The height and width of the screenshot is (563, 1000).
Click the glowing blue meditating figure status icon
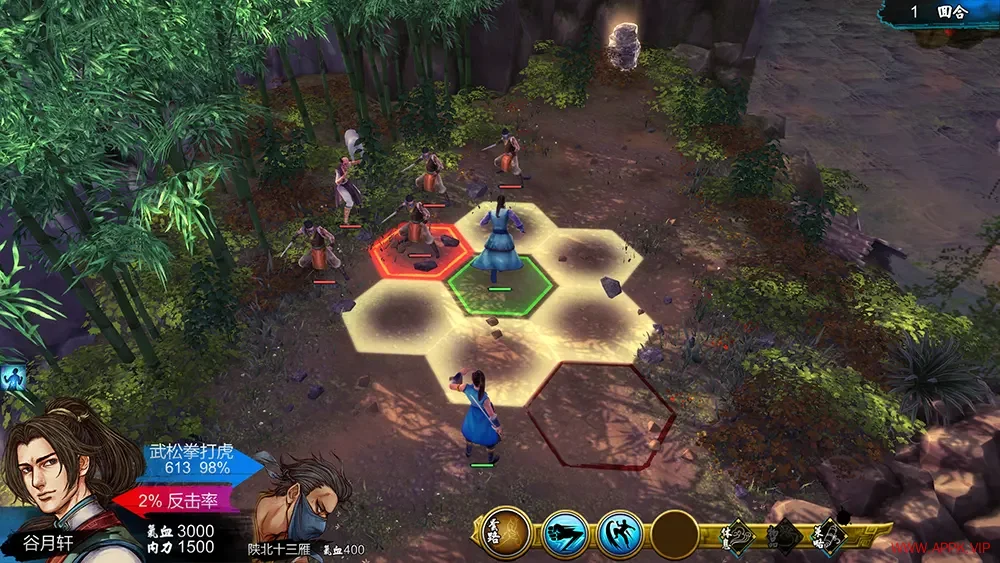point(12,378)
